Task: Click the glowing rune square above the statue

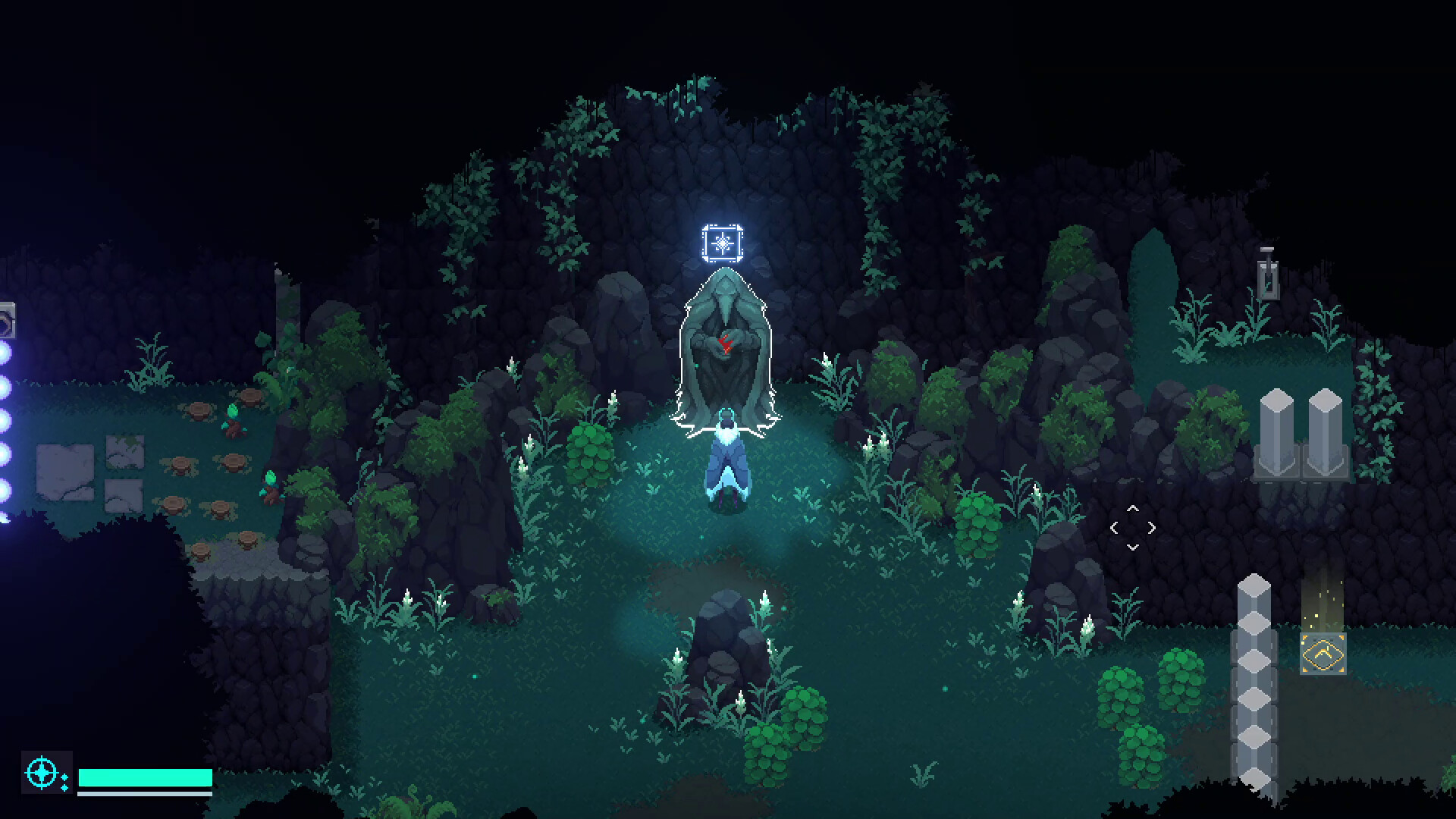Action: (x=723, y=244)
